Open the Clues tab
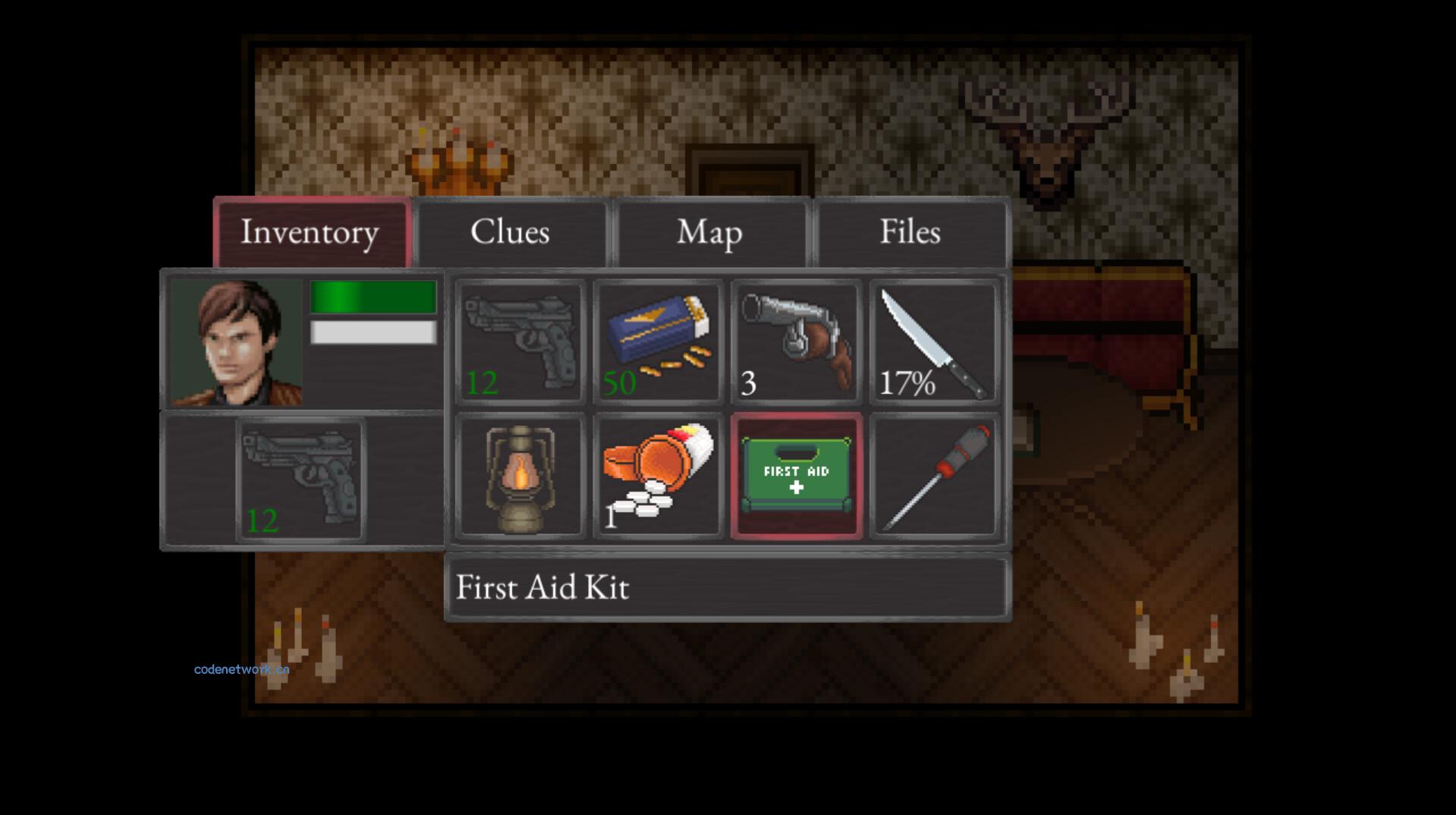Screen dimensions: 1456x815 (511, 232)
